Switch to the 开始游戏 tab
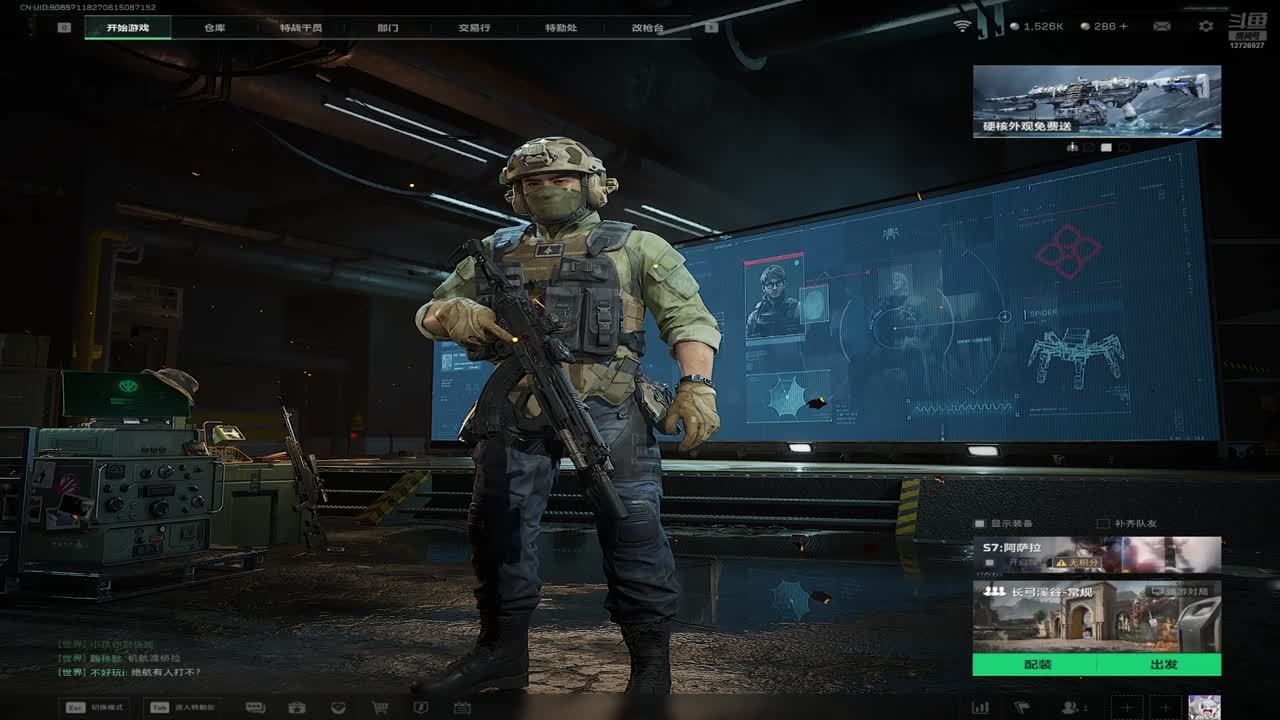 click(x=127, y=28)
